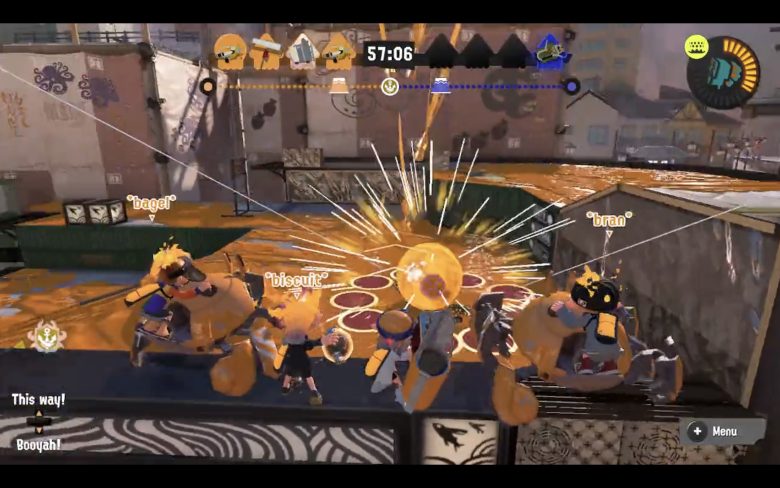Open the Menu button
780x488 pixels.
[716, 431]
